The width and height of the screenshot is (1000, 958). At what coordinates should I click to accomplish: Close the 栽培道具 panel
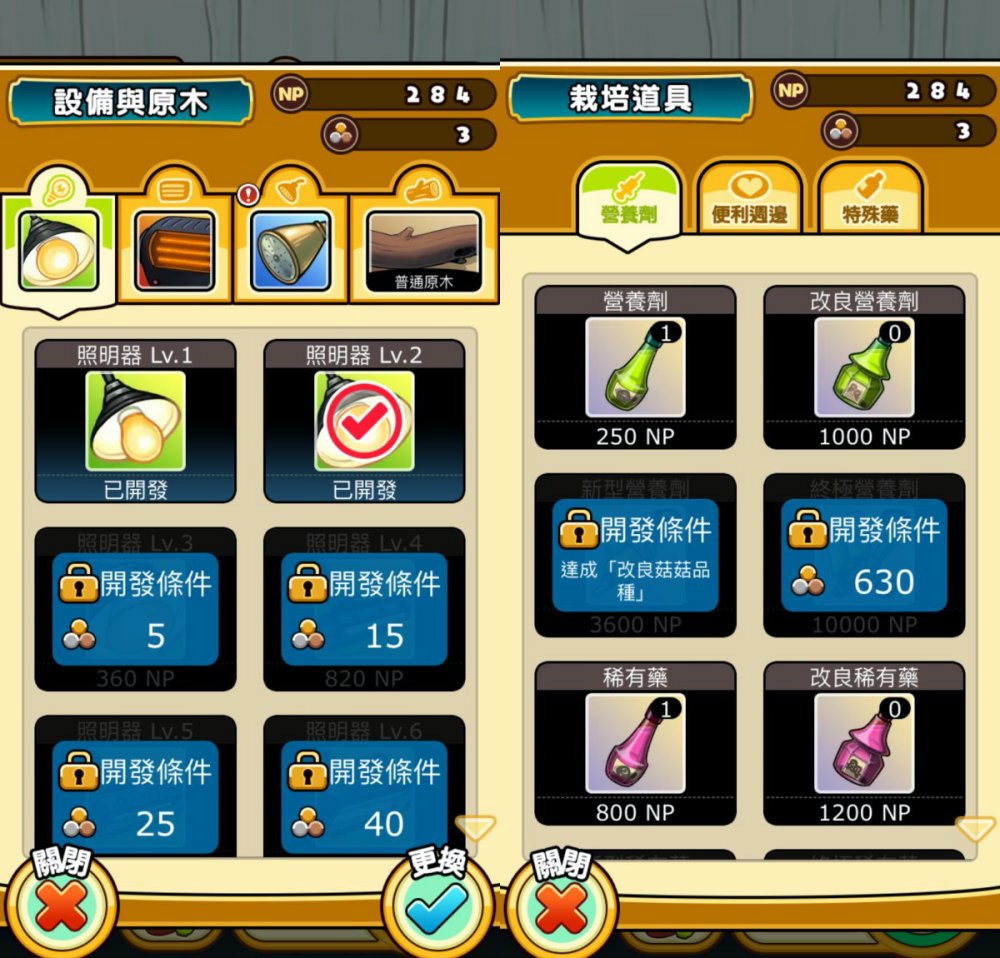(x=561, y=905)
